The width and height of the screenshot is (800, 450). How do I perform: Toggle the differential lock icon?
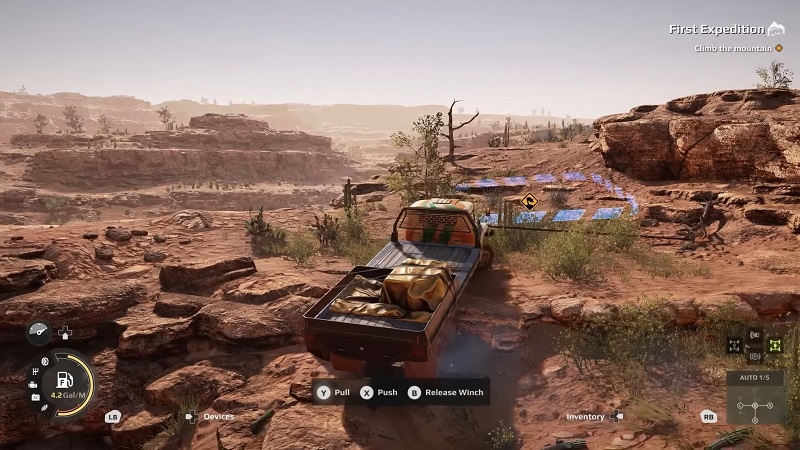pyautogui.click(x=734, y=346)
